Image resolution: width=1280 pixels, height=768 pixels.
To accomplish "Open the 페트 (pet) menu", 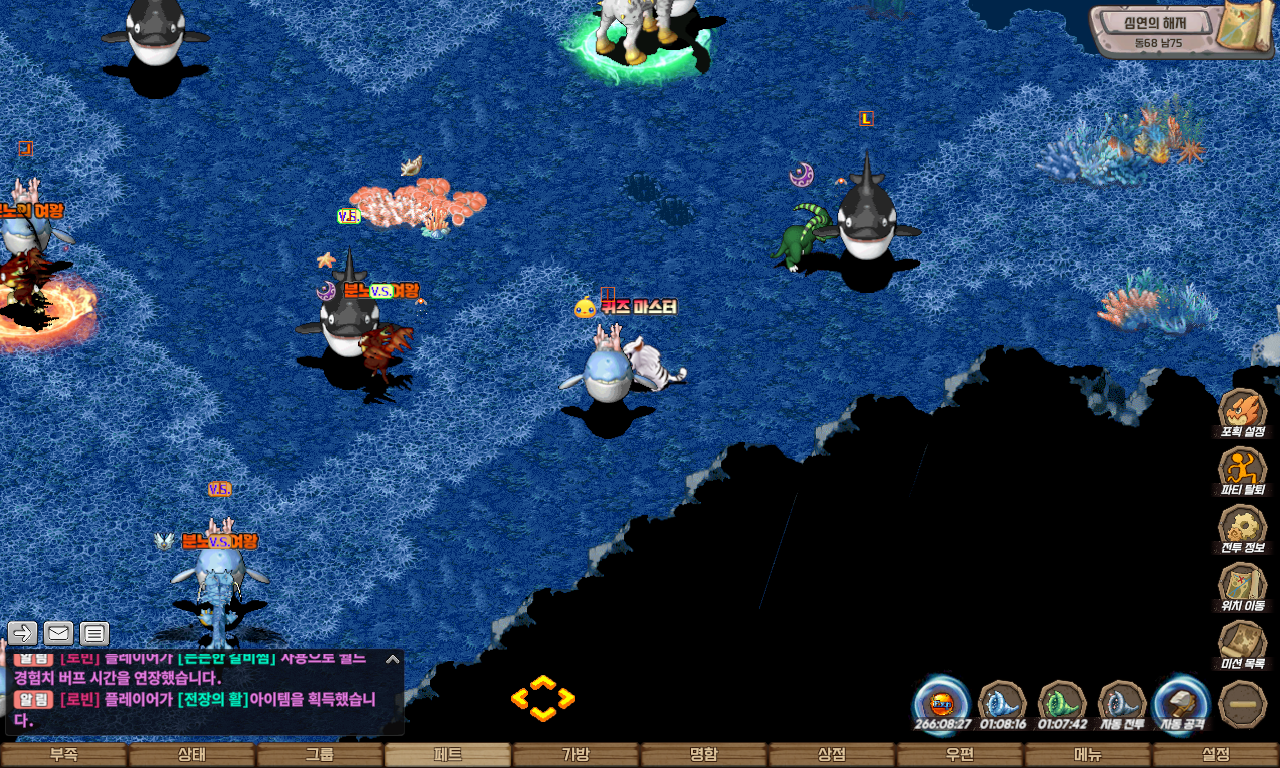I will click(448, 755).
